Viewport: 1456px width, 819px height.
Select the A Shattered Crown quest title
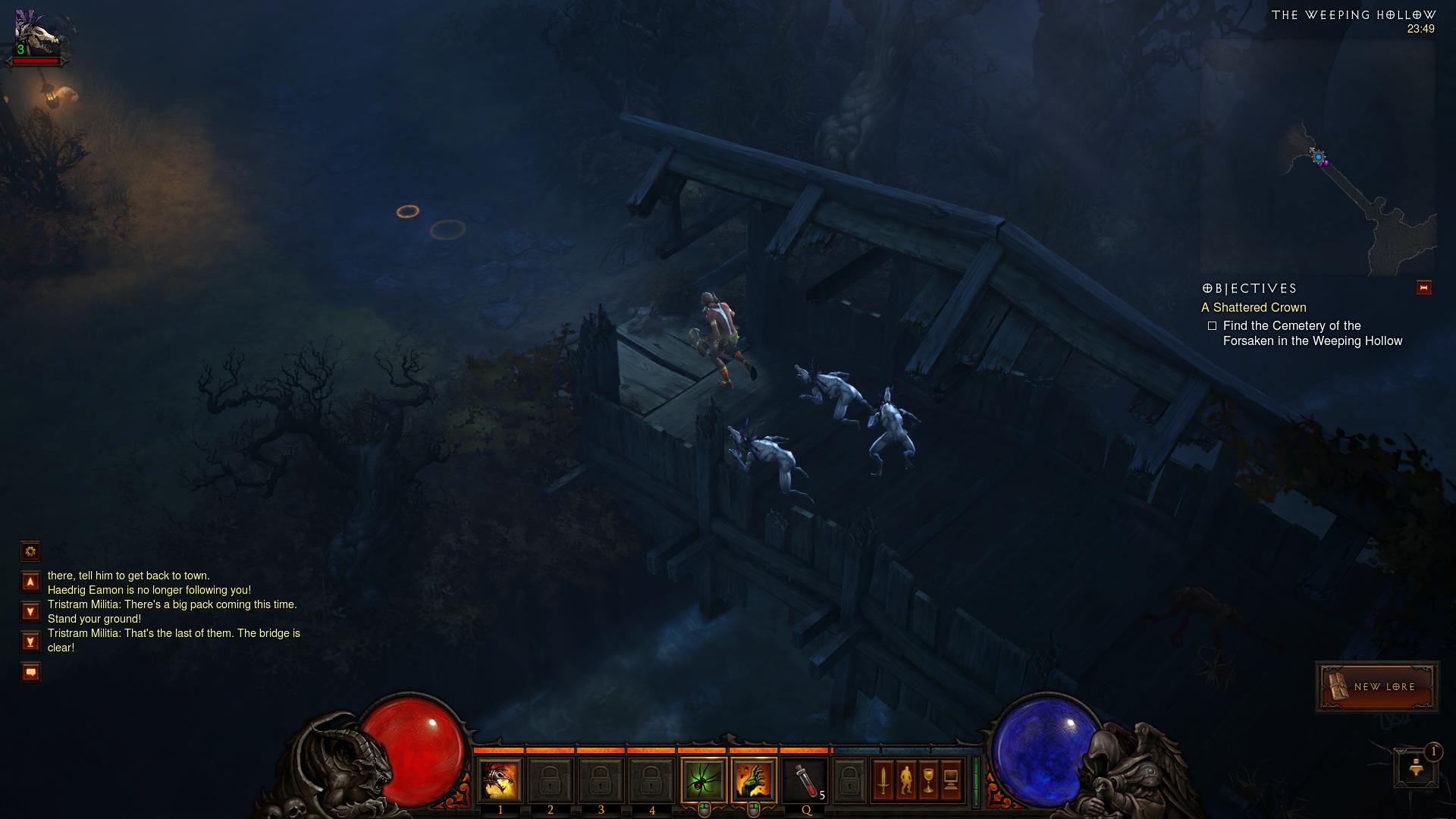[x=1254, y=308]
